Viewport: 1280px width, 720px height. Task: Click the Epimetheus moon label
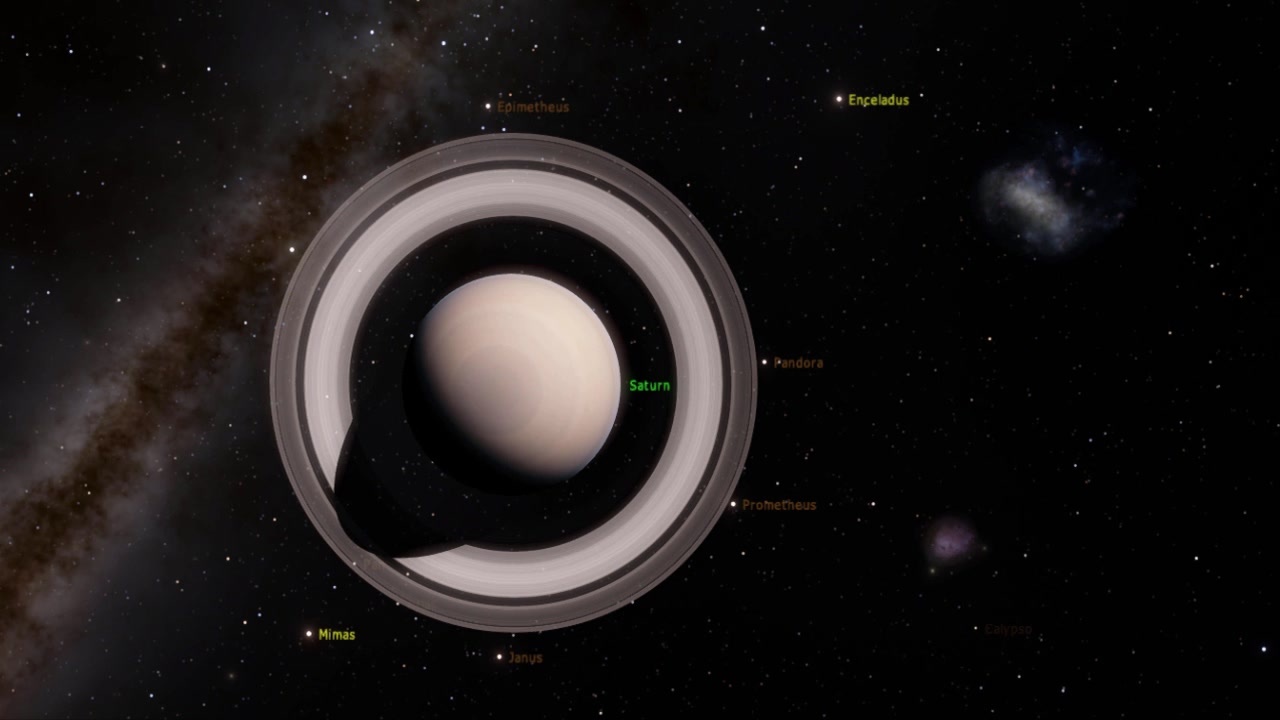pos(532,106)
